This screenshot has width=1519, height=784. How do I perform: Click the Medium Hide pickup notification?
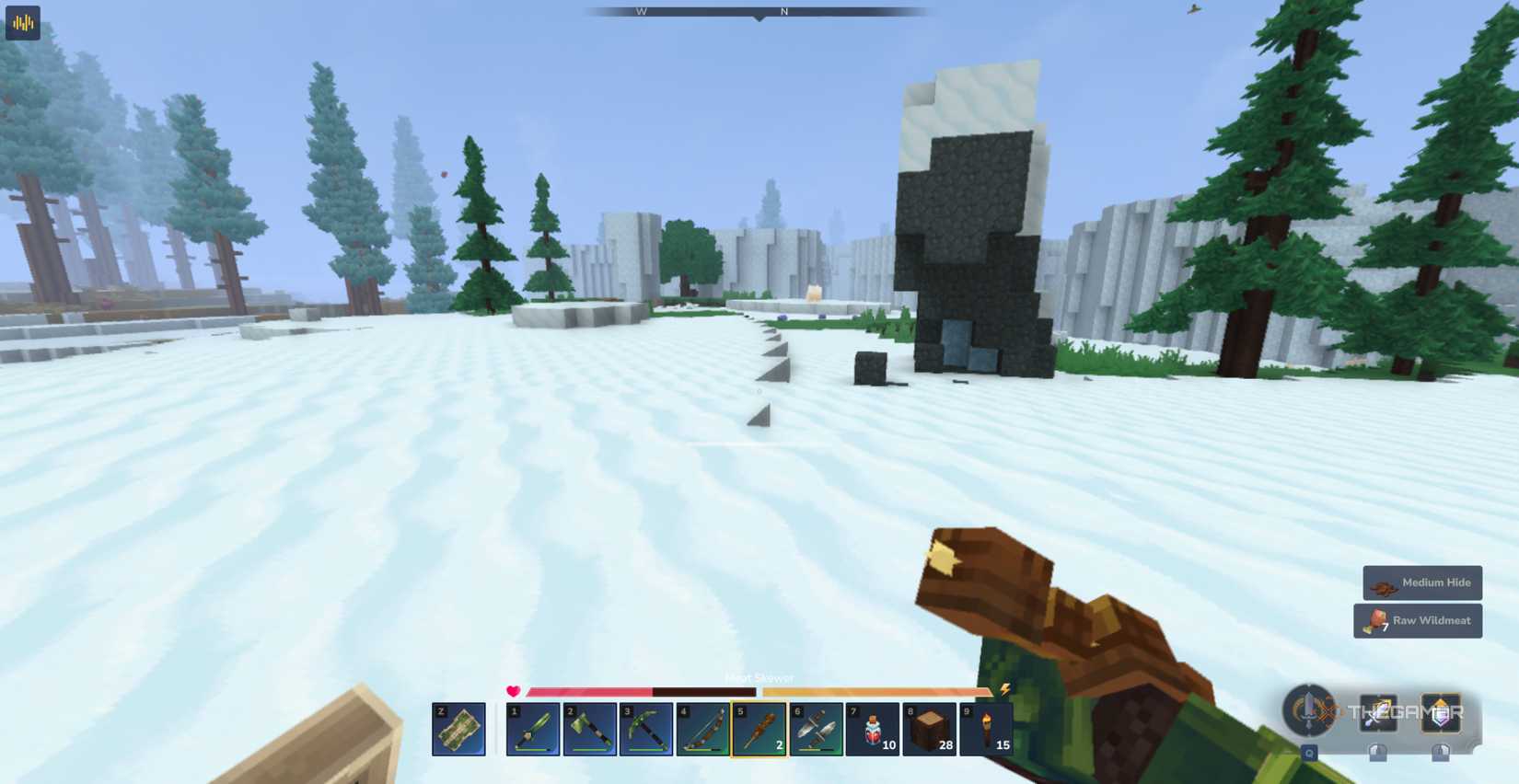[1422, 582]
